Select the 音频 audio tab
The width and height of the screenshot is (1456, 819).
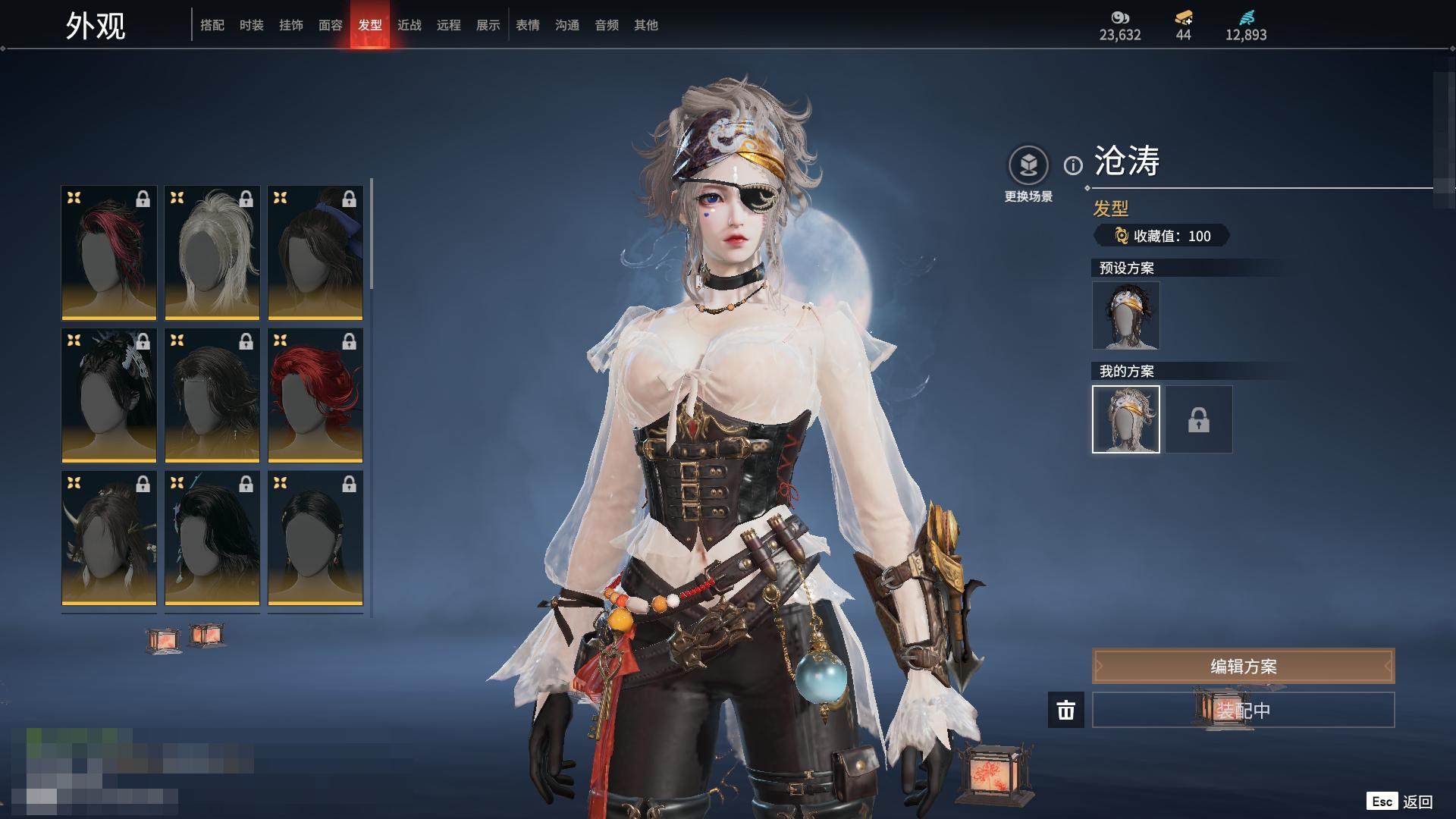click(x=607, y=25)
